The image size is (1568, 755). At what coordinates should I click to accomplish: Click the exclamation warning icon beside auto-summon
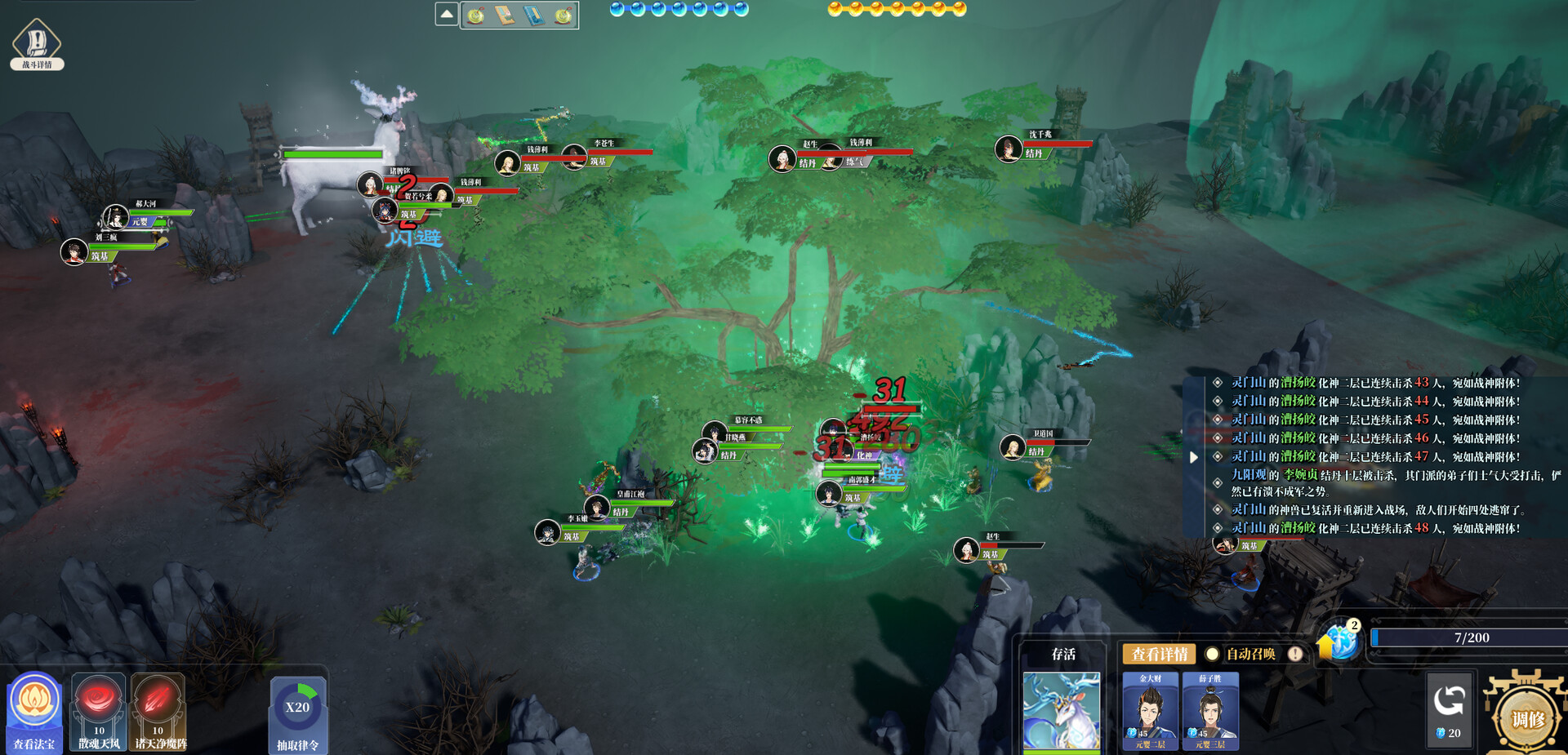(x=1294, y=654)
